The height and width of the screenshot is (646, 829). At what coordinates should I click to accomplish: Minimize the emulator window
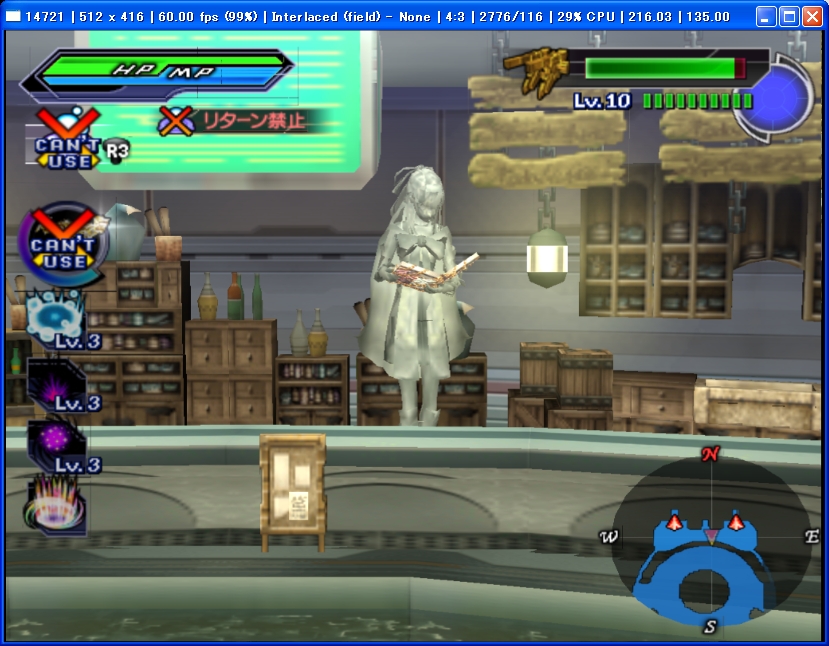click(x=765, y=17)
